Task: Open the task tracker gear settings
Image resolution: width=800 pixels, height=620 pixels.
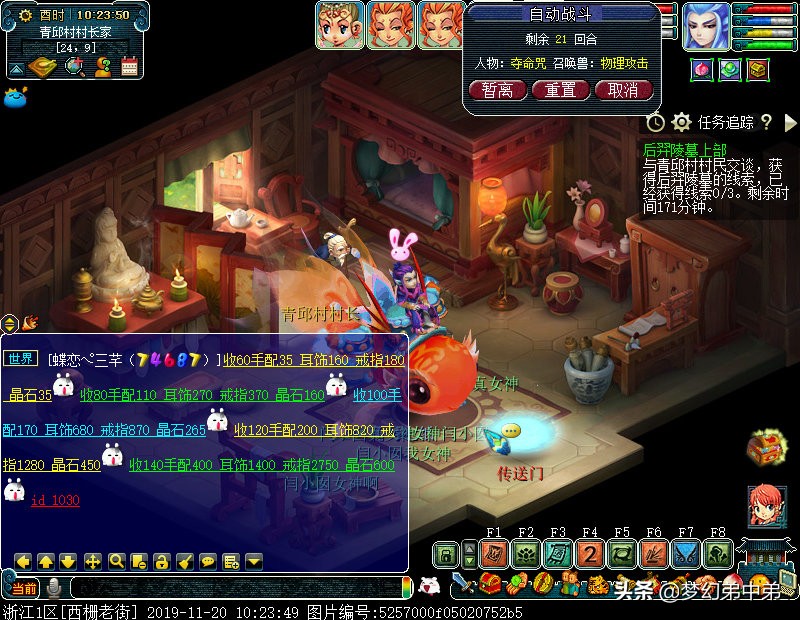Action: pyautogui.click(x=681, y=122)
